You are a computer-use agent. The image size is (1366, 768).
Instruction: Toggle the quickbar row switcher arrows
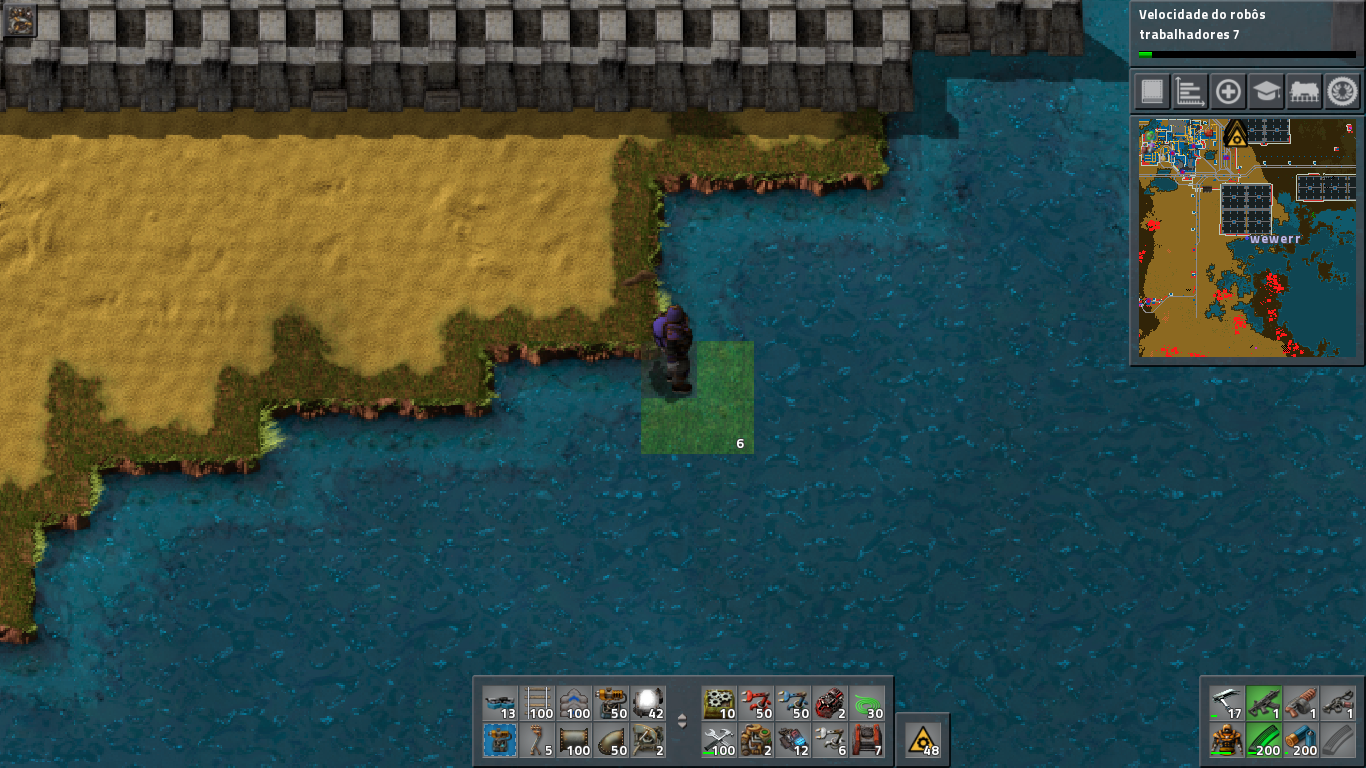pos(683,721)
